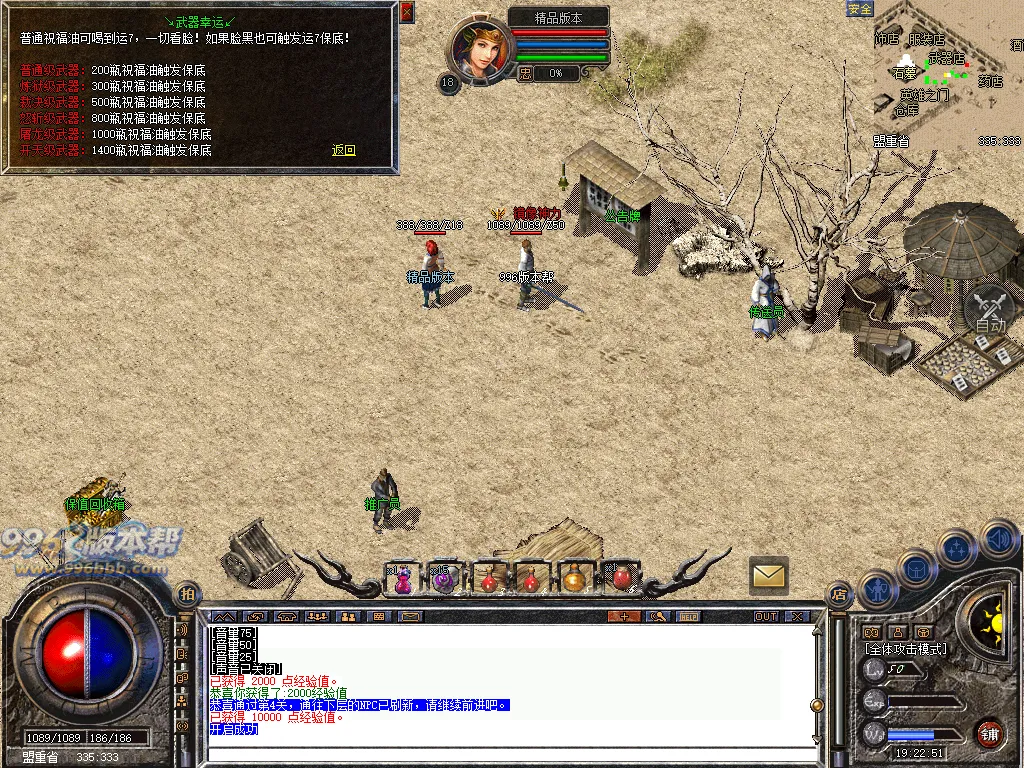Open the red 铺 stall button
The image size is (1024, 768).
(990, 733)
